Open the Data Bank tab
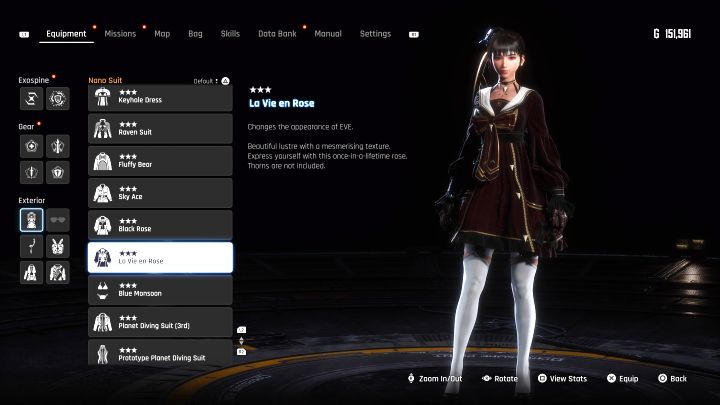Image resolution: width=720 pixels, height=405 pixels. 276,34
